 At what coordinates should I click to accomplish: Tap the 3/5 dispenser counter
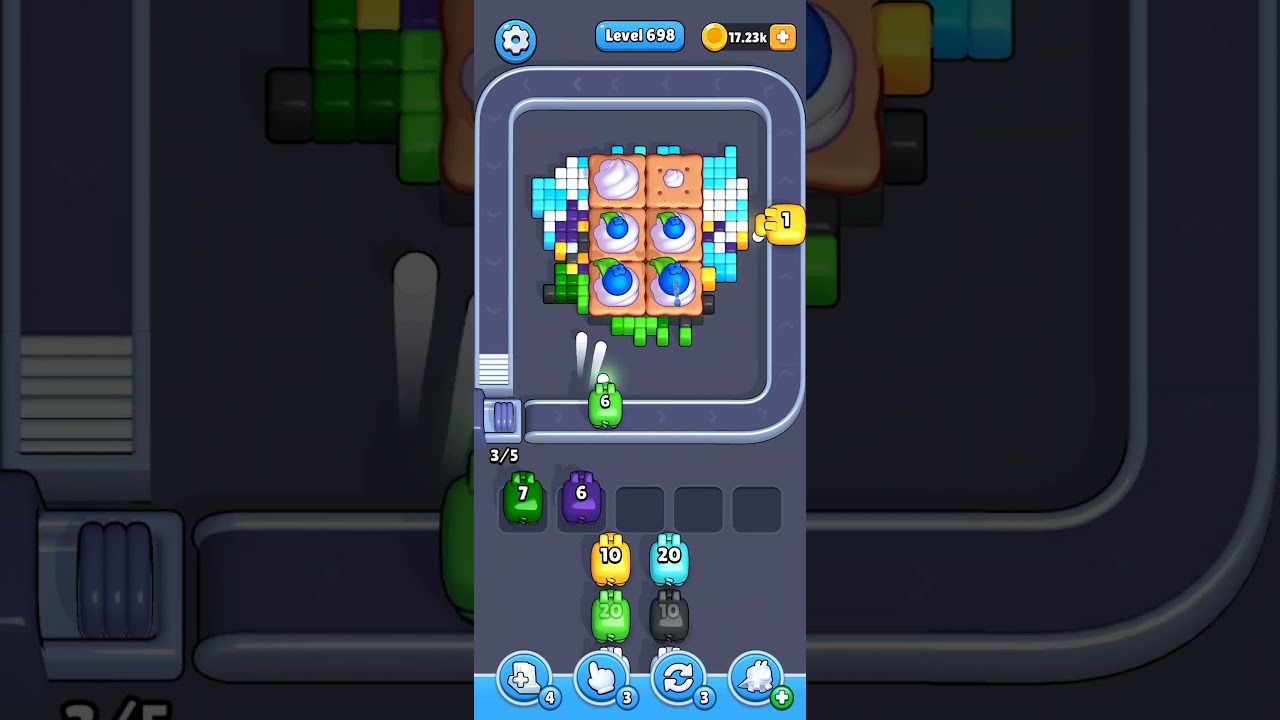tap(502, 456)
